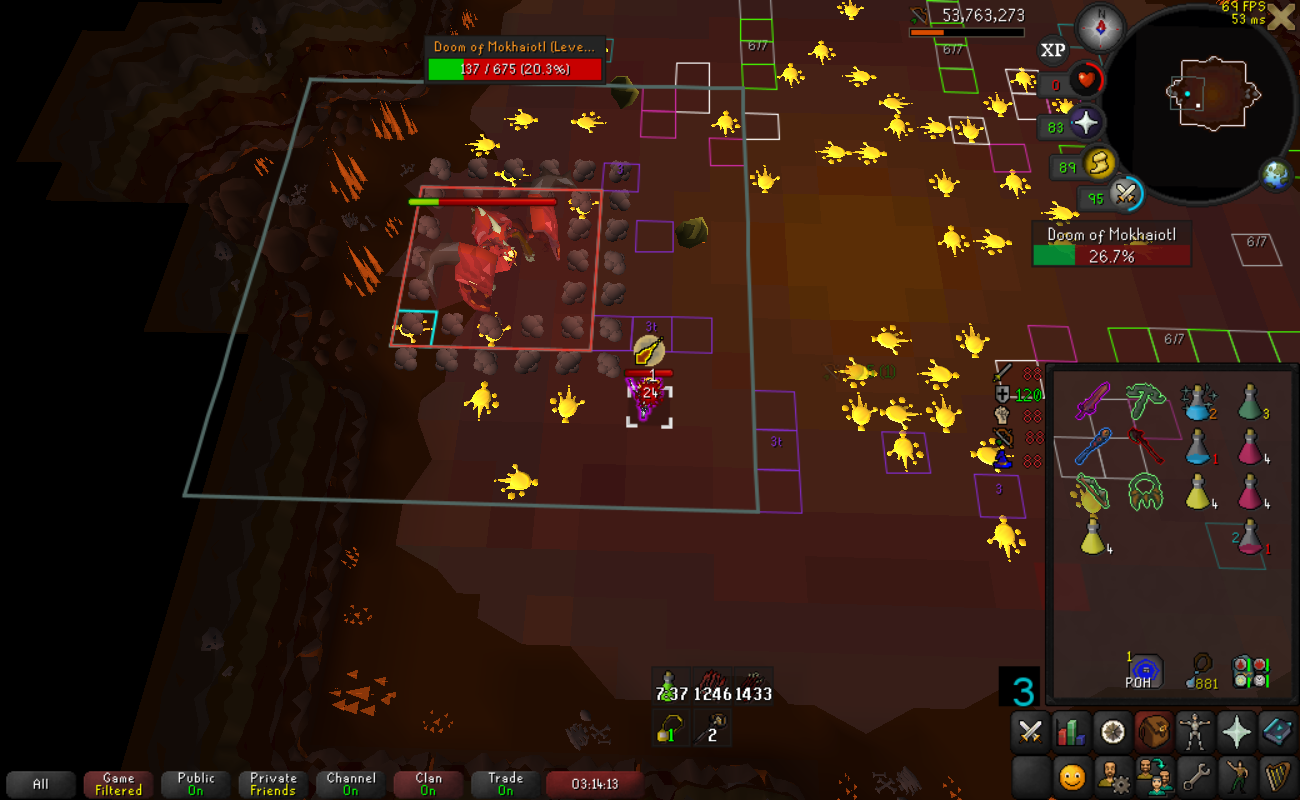Toggle run energy boot orb
This screenshot has height=800, width=1300.
coord(1099,162)
